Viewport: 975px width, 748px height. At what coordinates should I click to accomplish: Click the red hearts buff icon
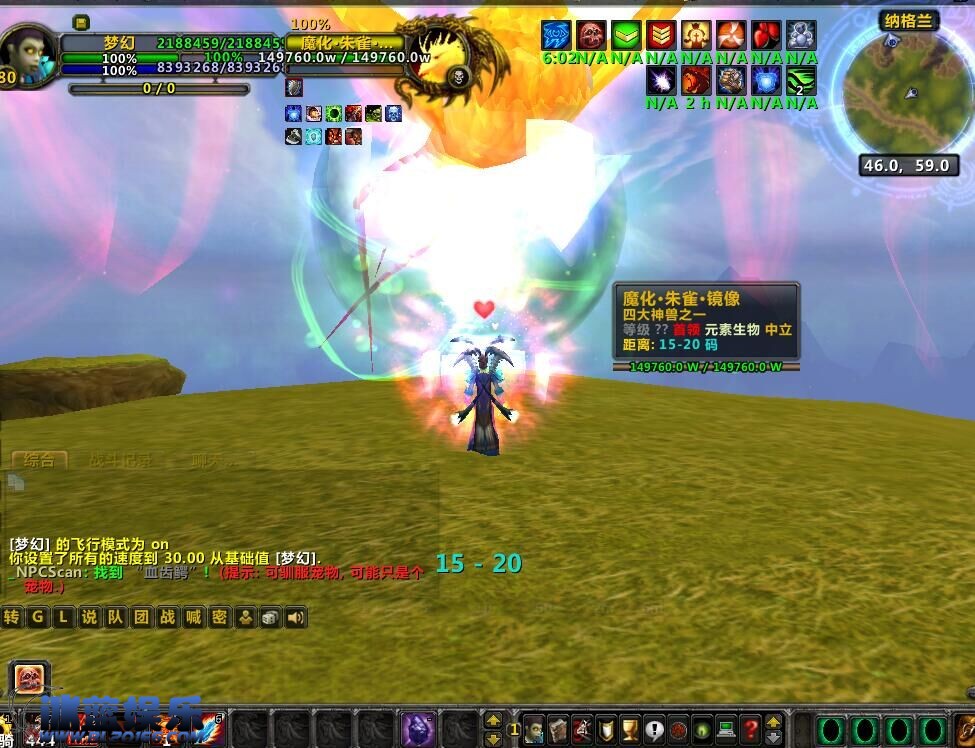click(766, 36)
